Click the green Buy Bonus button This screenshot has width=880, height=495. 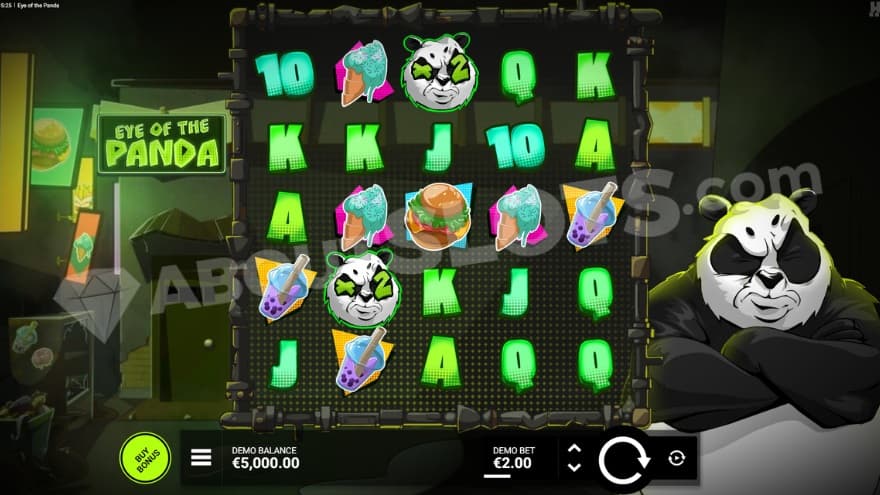[145, 457]
